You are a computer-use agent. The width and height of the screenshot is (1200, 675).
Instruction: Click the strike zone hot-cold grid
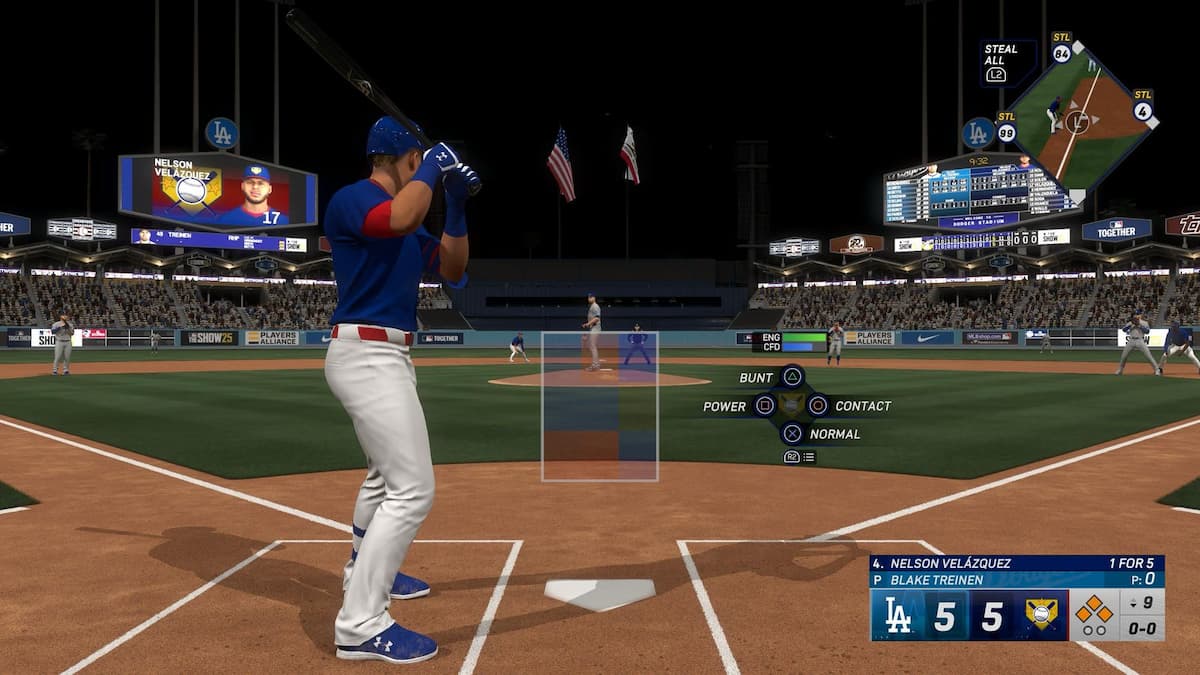600,406
